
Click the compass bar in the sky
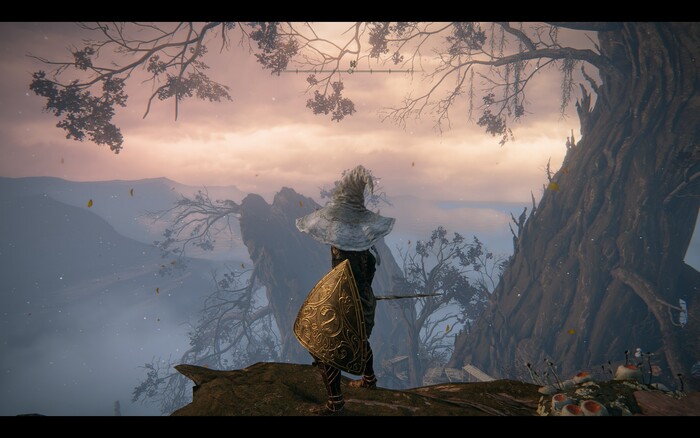(348, 71)
